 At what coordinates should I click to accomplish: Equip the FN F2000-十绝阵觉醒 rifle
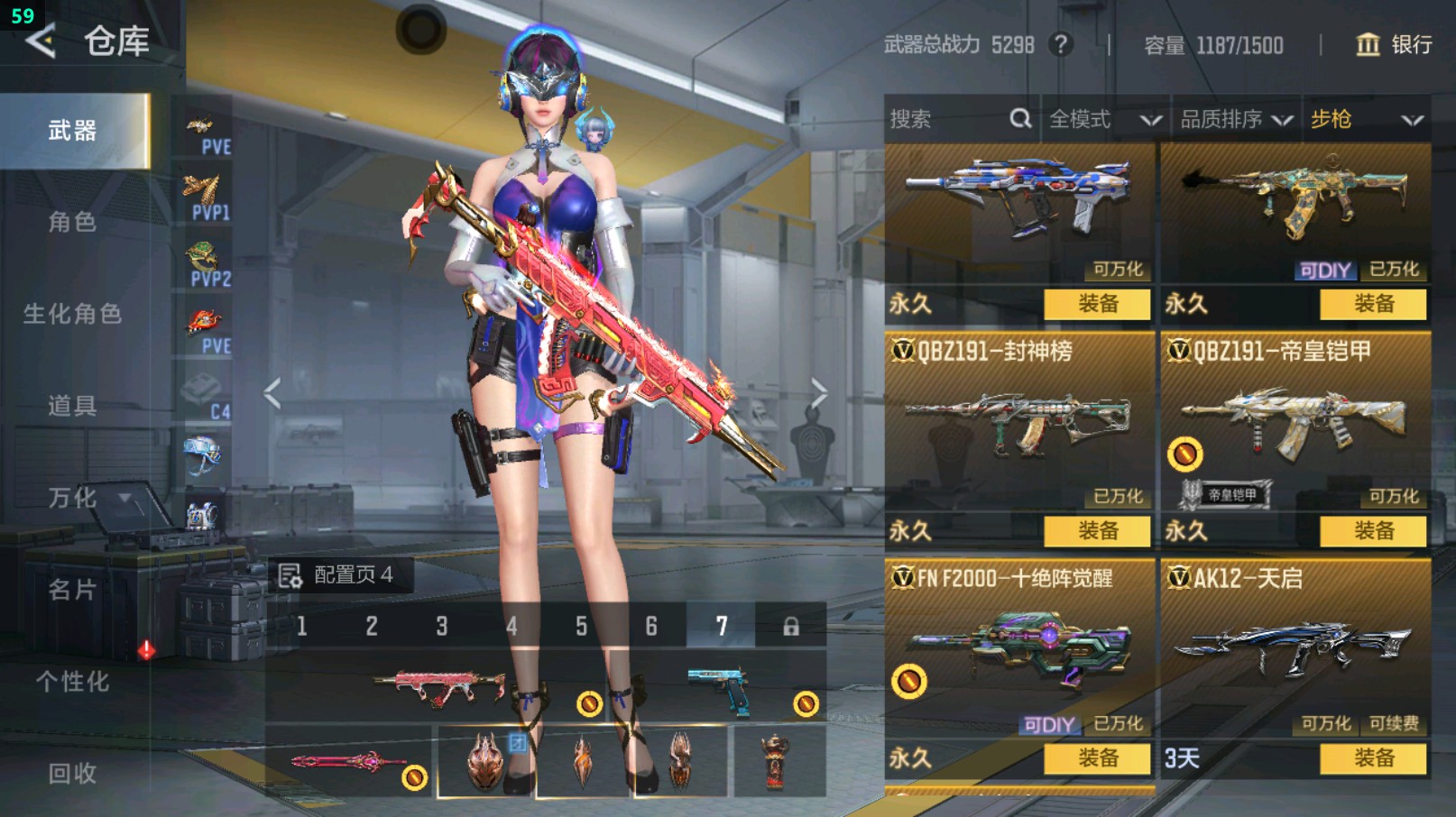click(x=1097, y=758)
